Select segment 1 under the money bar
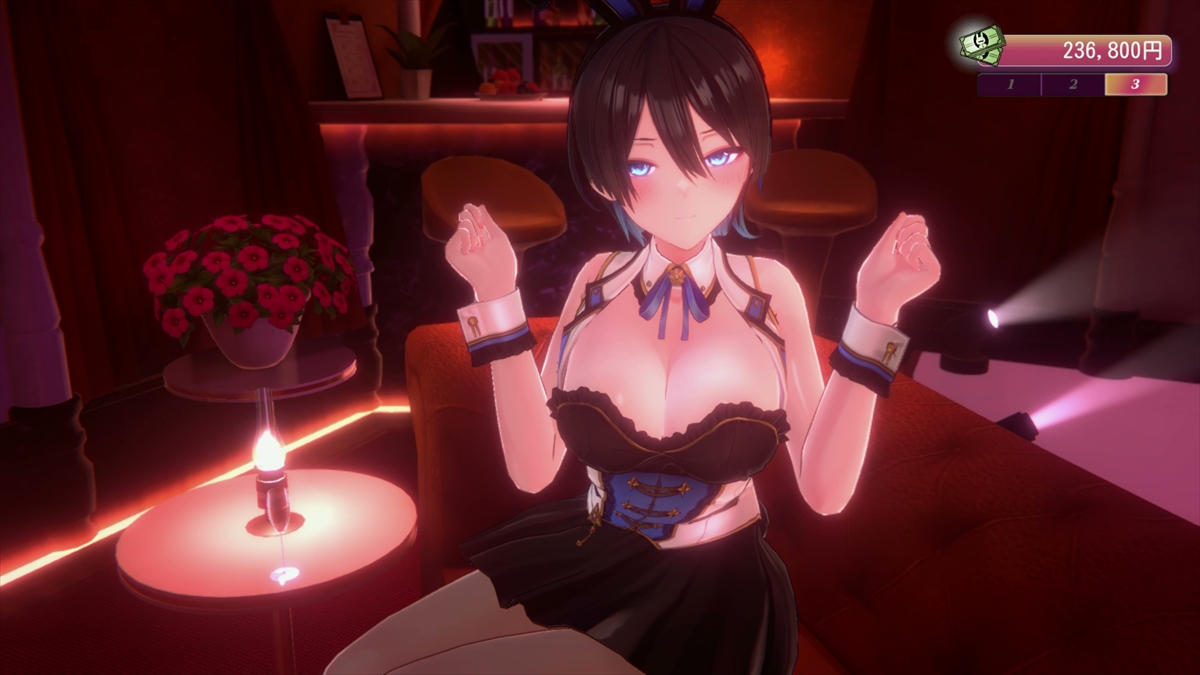Screen dimensions: 1200x675 [x=1009, y=84]
